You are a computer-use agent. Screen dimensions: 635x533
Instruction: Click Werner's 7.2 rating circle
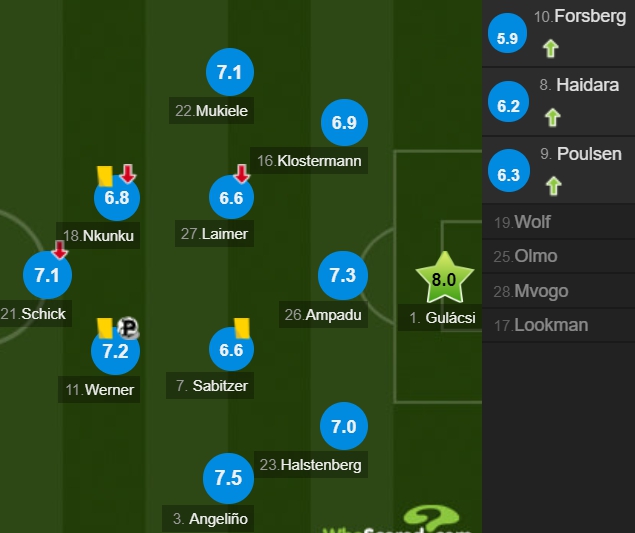tap(115, 350)
